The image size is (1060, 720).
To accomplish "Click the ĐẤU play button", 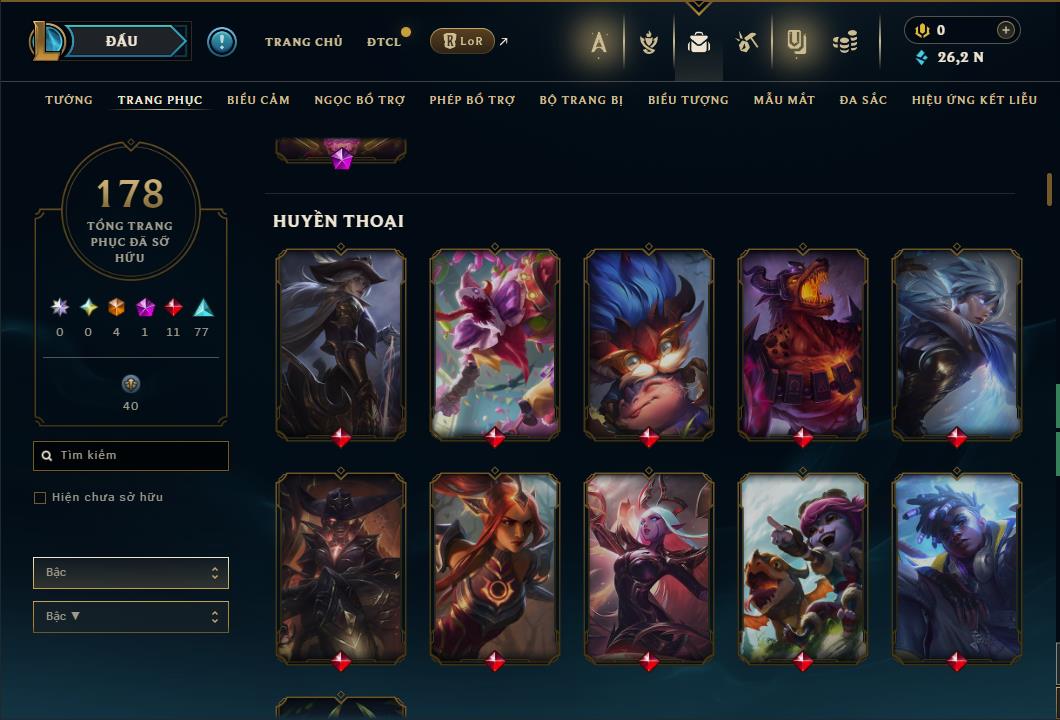I will (x=122, y=41).
